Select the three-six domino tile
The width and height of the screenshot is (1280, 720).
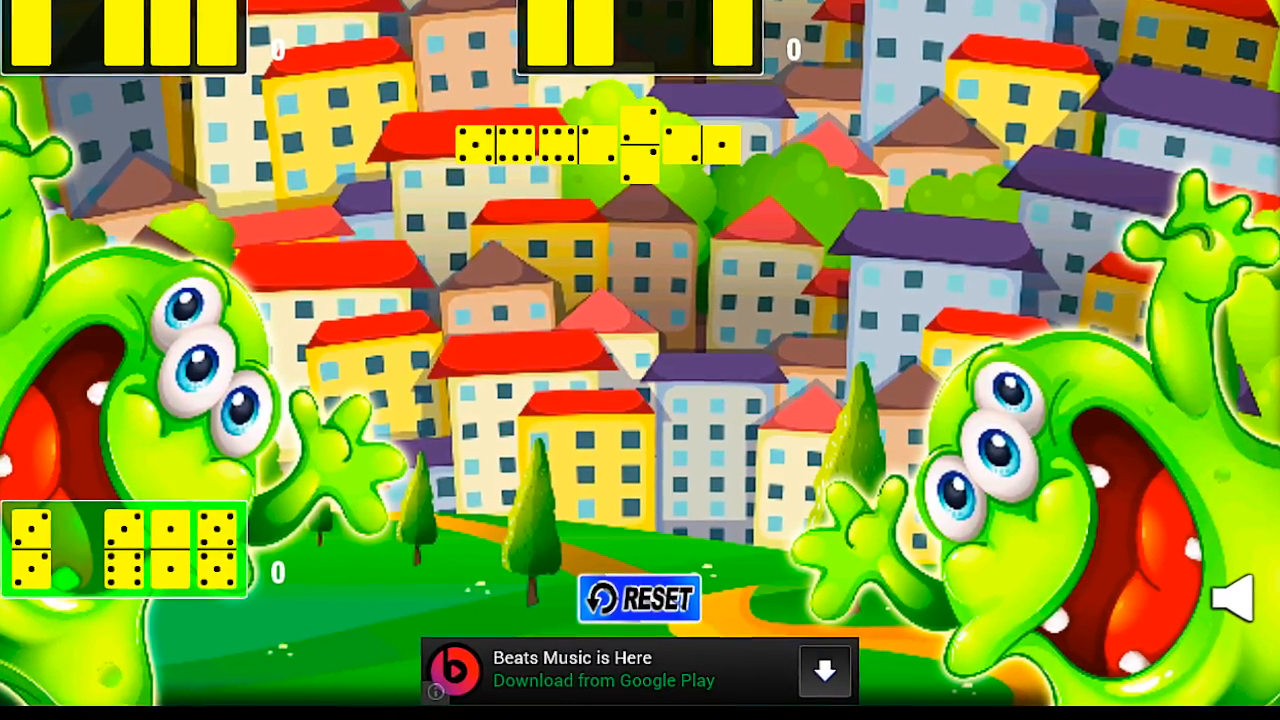point(126,548)
